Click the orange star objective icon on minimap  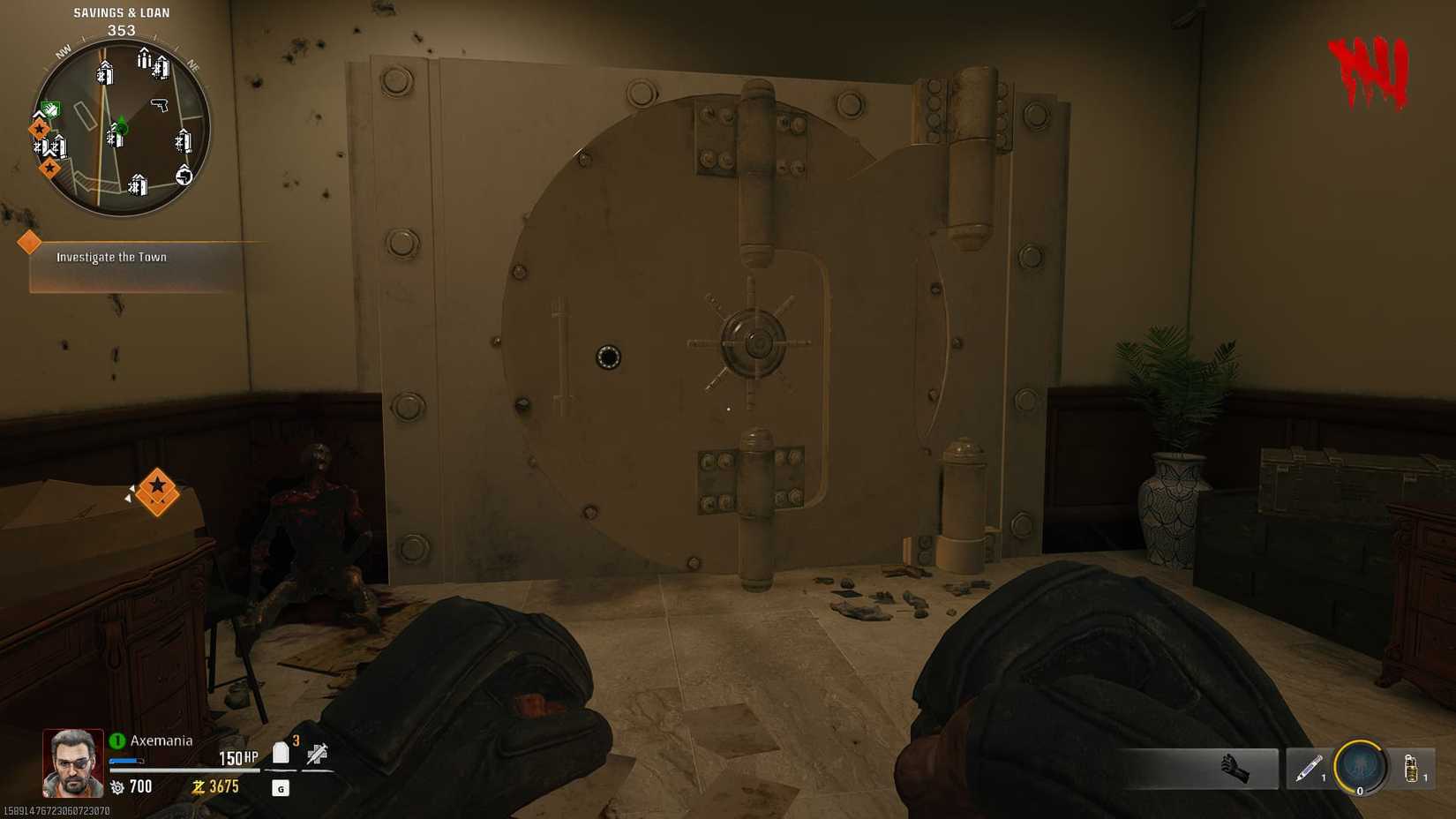38,128
